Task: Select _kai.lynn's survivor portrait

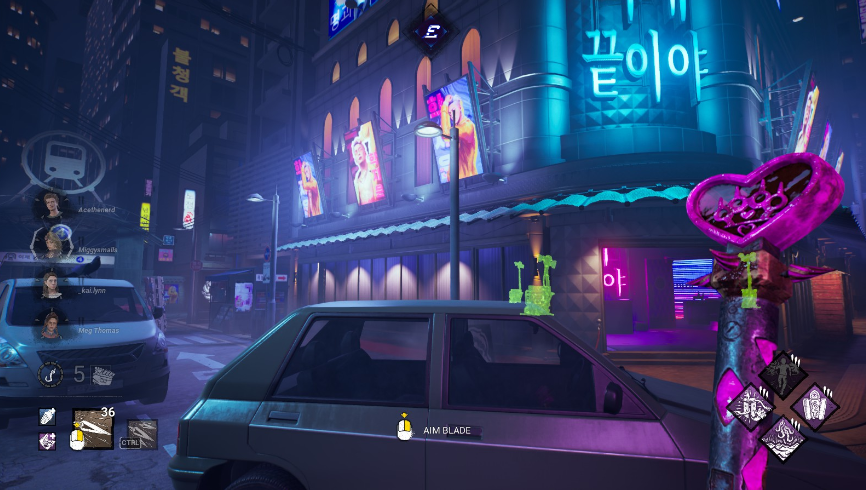Action: [49, 285]
